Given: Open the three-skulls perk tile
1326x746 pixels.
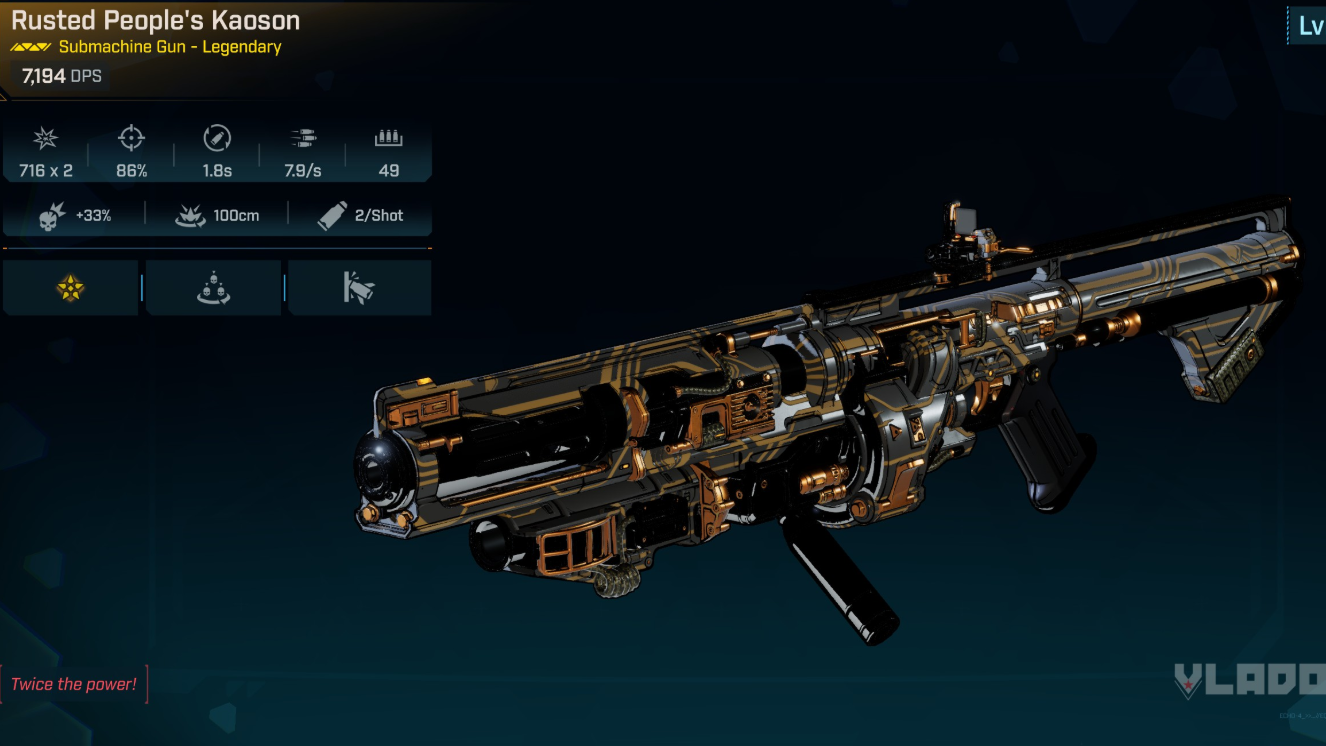Looking at the screenshot, I should pyautogui.click(x=213, y=288).
